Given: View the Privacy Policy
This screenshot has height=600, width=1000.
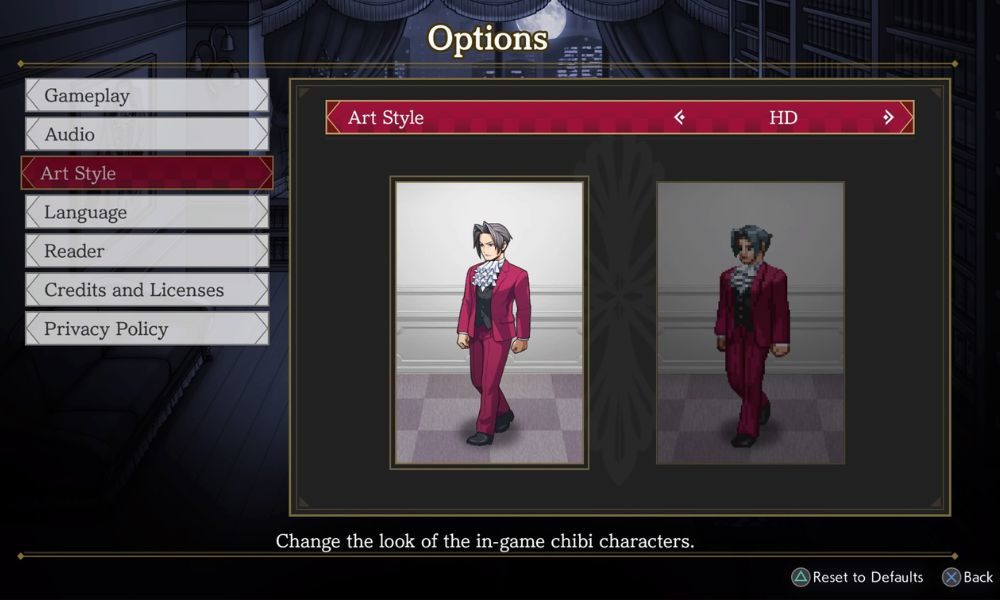Looking at the screenshot, I should click(x=146, y=329).
